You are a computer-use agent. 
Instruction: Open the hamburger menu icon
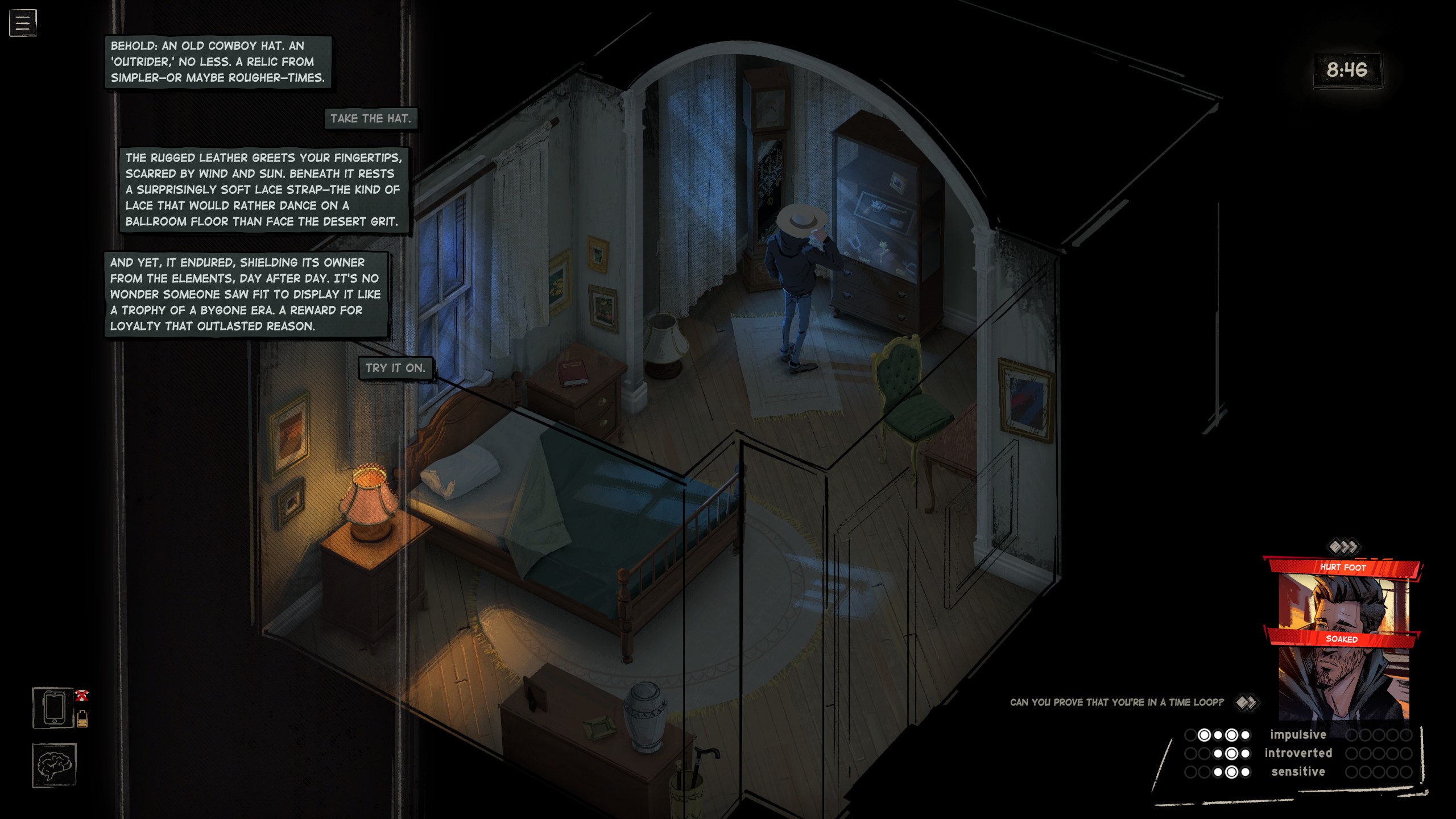click(x=23, y=23)
